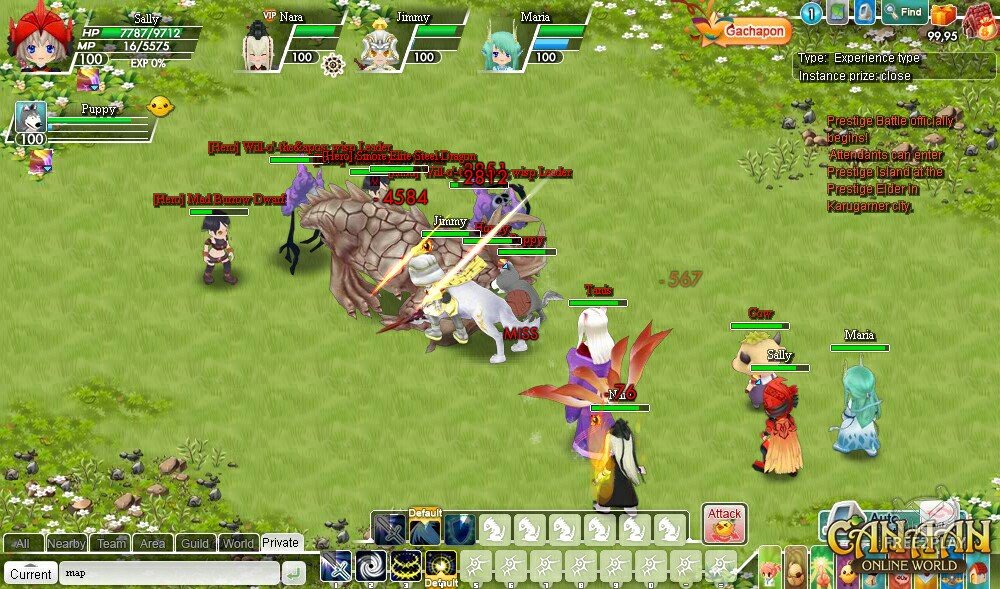This screenshot has width=1000, height=589.
Task: Select the Private chat tab
Action: coord(281,542)
